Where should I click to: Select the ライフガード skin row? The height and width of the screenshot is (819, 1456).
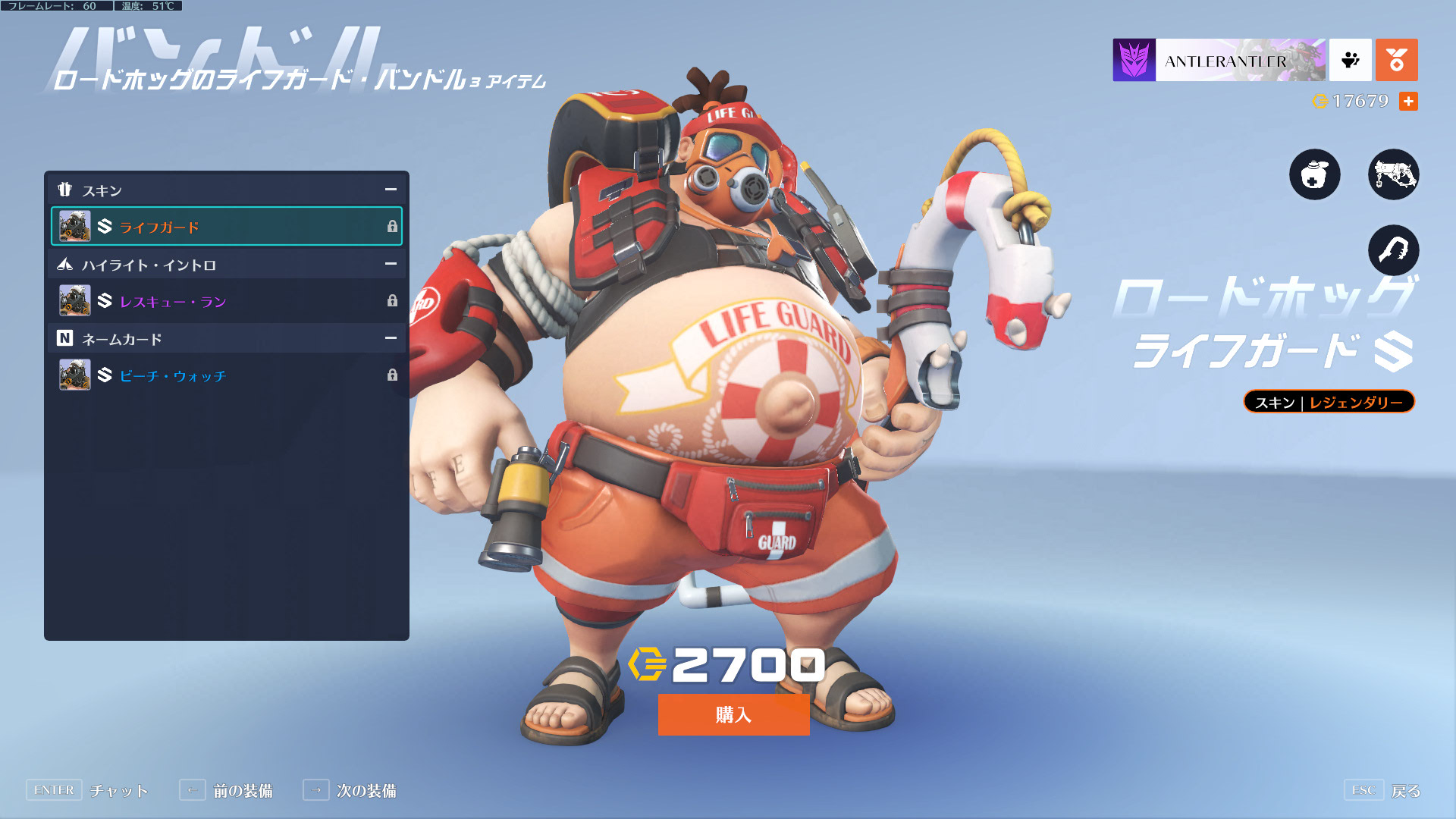[226, 227]
